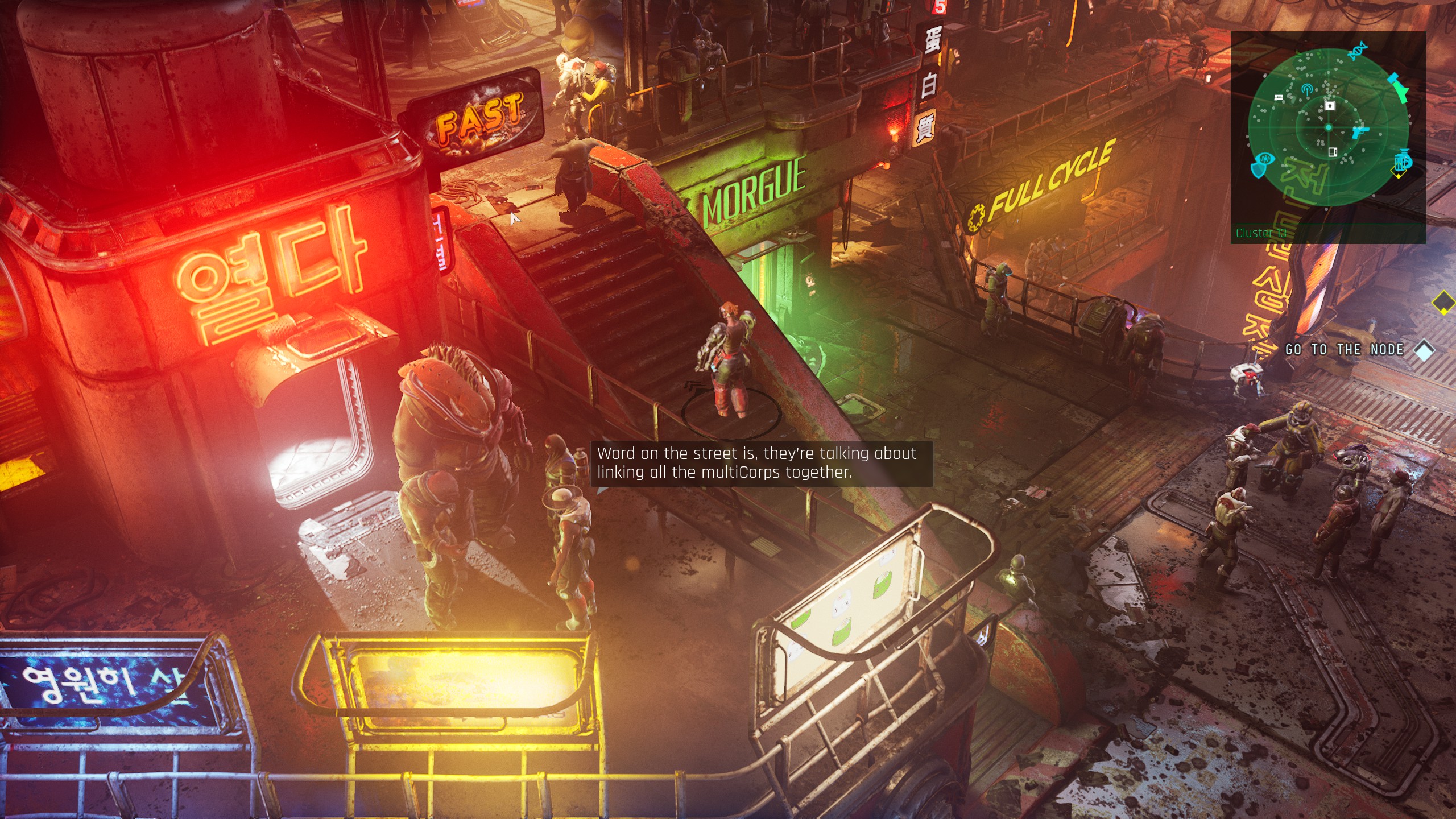Click the antenna transmitter icon on the minimap
This screenshot has height=819, width=1456.
(x=1306, y=89)
